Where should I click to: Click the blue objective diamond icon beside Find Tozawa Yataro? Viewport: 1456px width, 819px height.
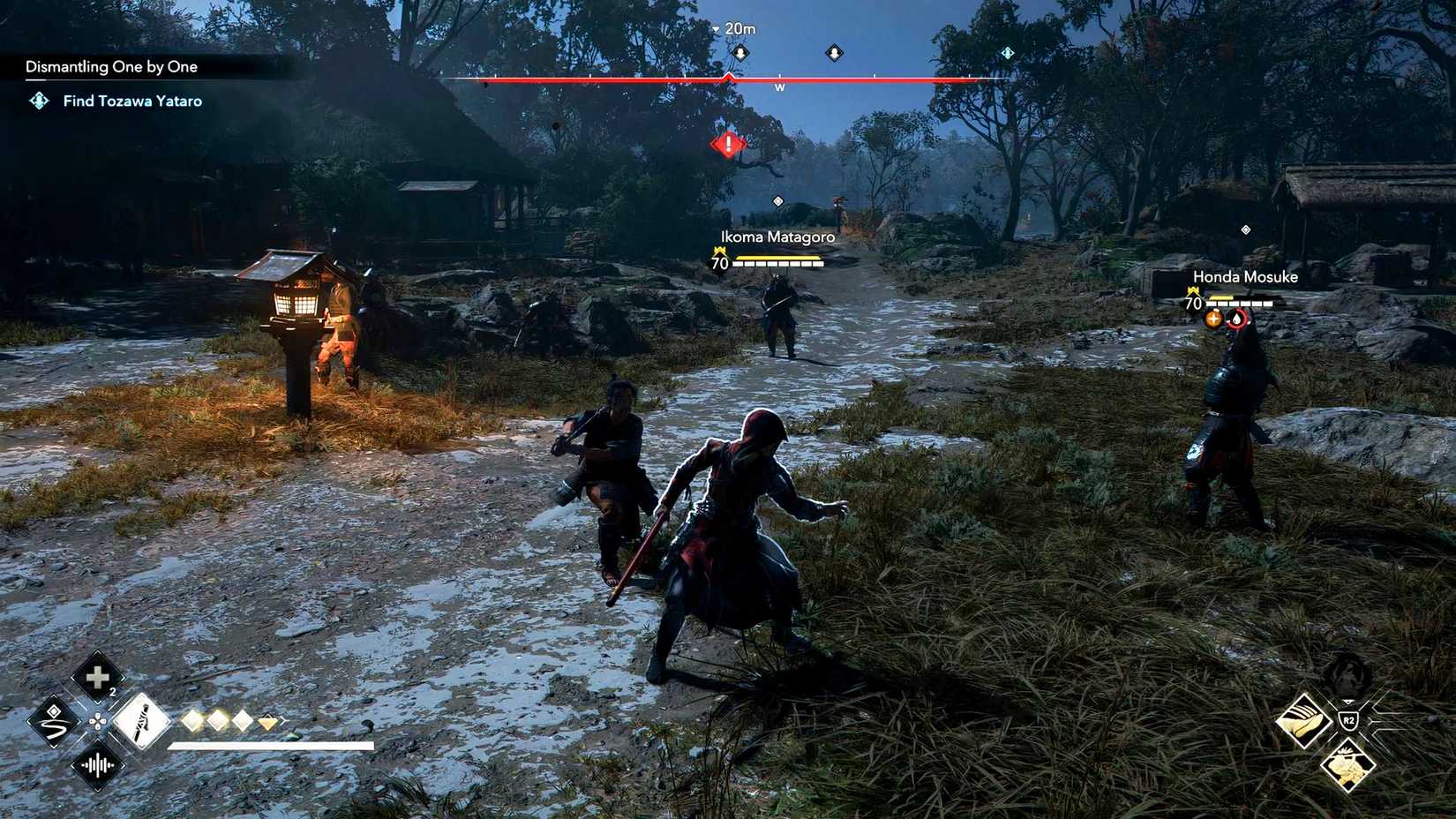(x=38, y=101)
